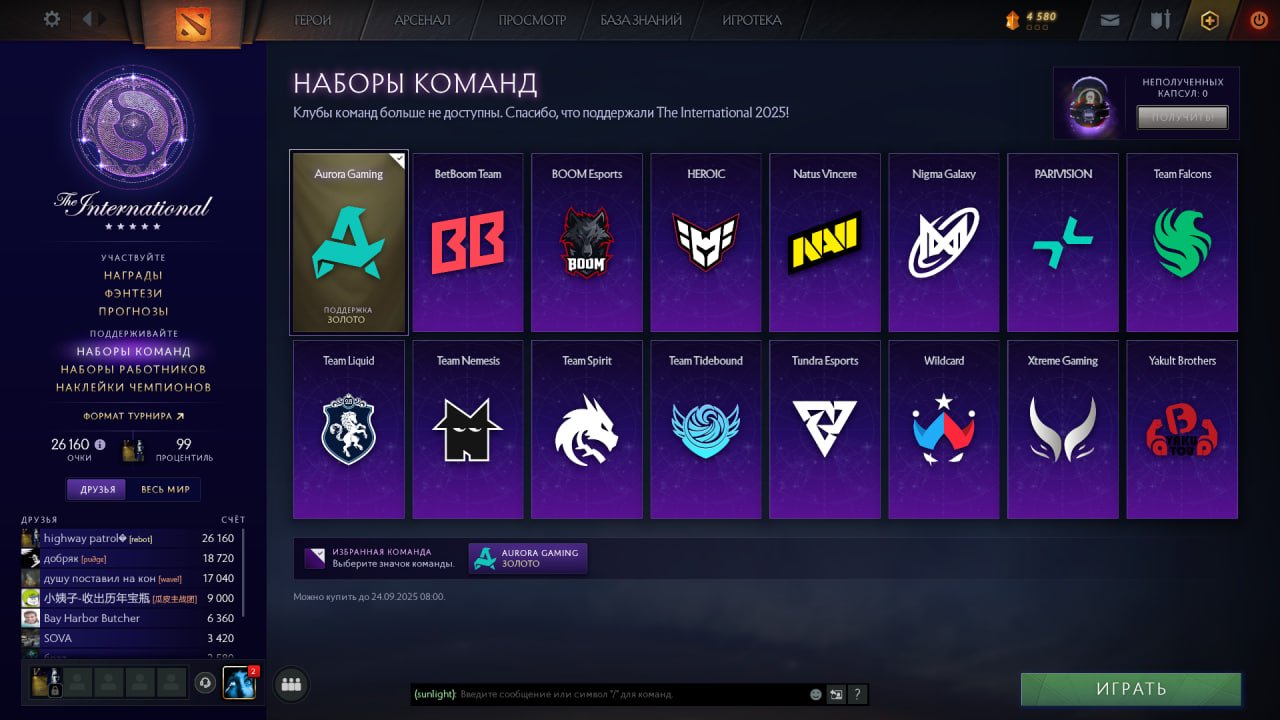Image resolution: width=1280 pixels, height=720 pixels.
Task: Click the orange power icon in top bar
Action: [1258, 19]
